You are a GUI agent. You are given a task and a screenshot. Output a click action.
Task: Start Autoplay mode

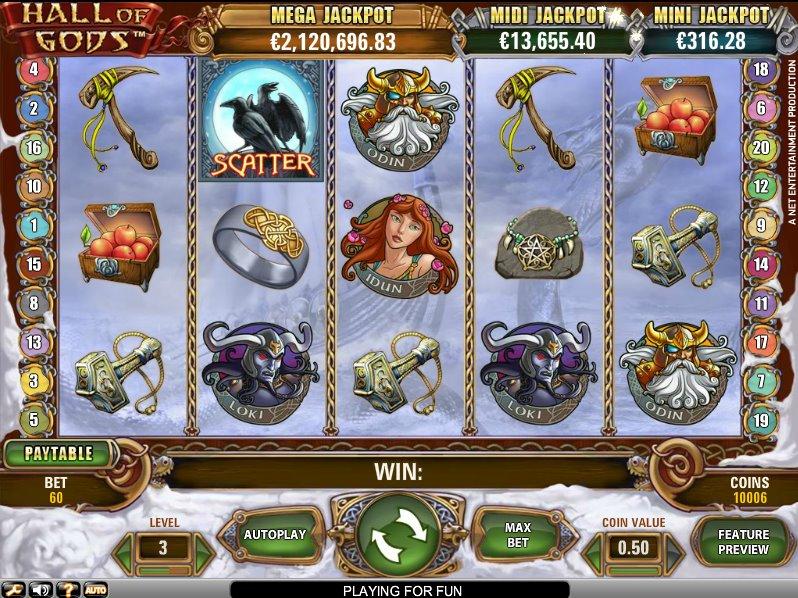(274, 535)
